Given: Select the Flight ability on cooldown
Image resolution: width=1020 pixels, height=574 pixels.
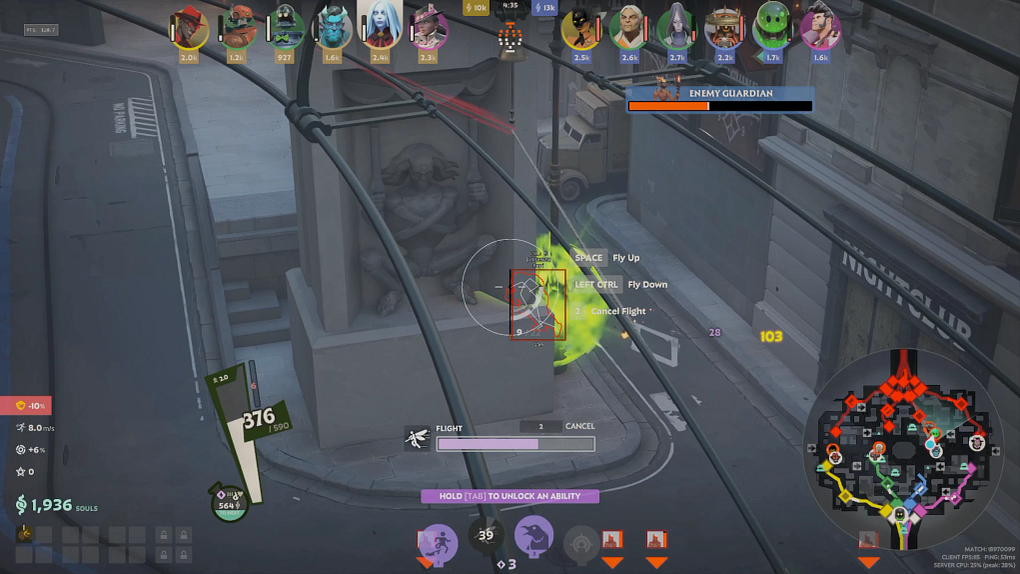Looking at the screenshot, I should pyautogui.click(x=487, y=535).
